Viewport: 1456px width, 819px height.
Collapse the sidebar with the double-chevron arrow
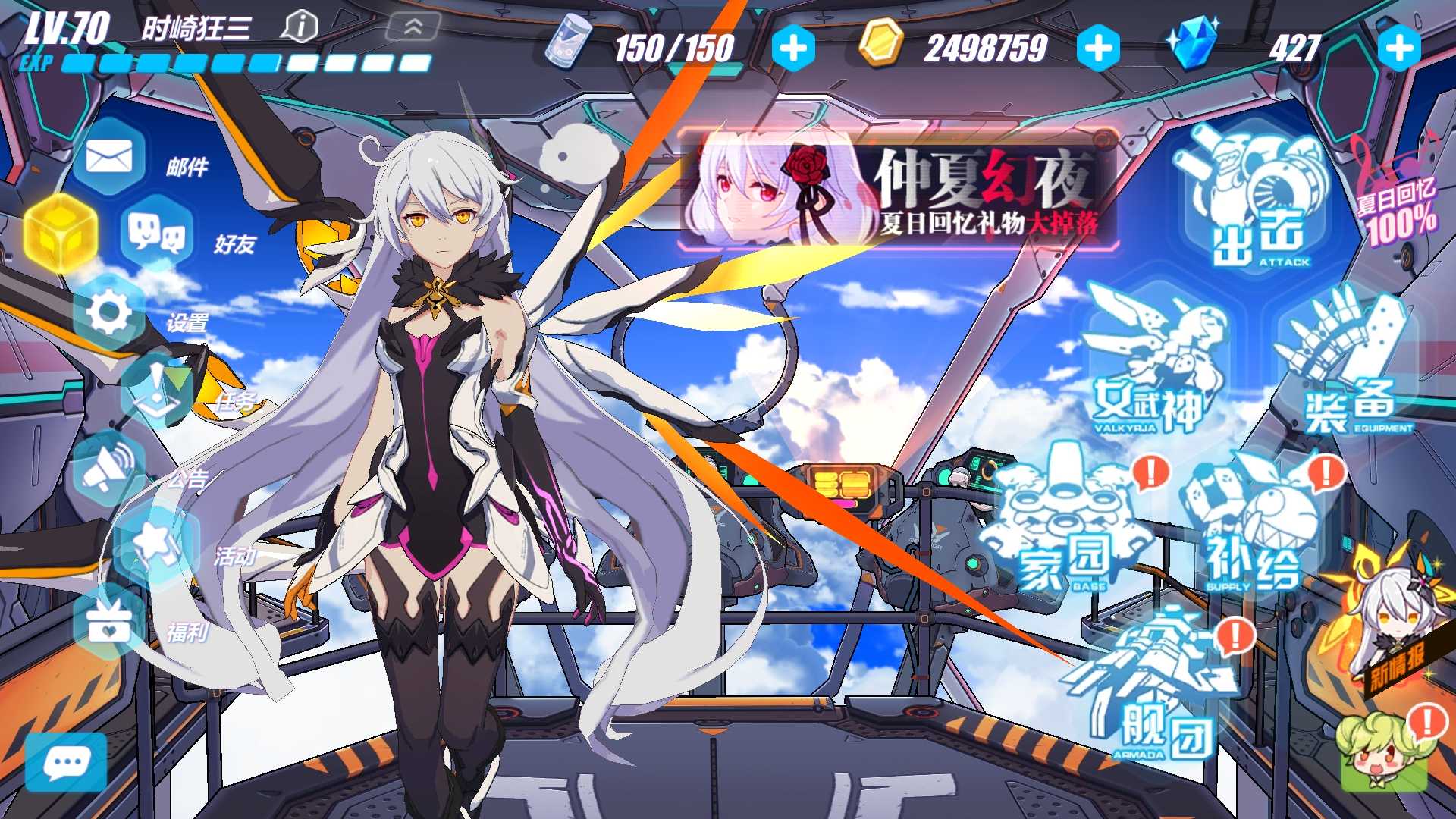click(412, 27)
